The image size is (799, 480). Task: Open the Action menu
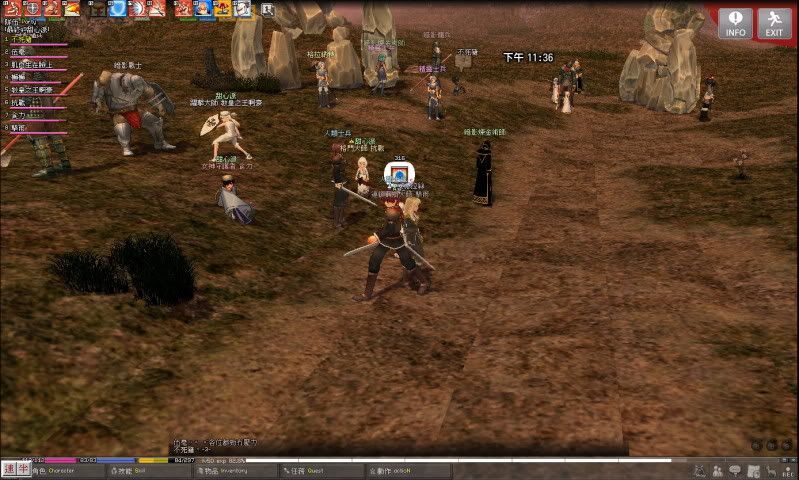pos(390,470)
